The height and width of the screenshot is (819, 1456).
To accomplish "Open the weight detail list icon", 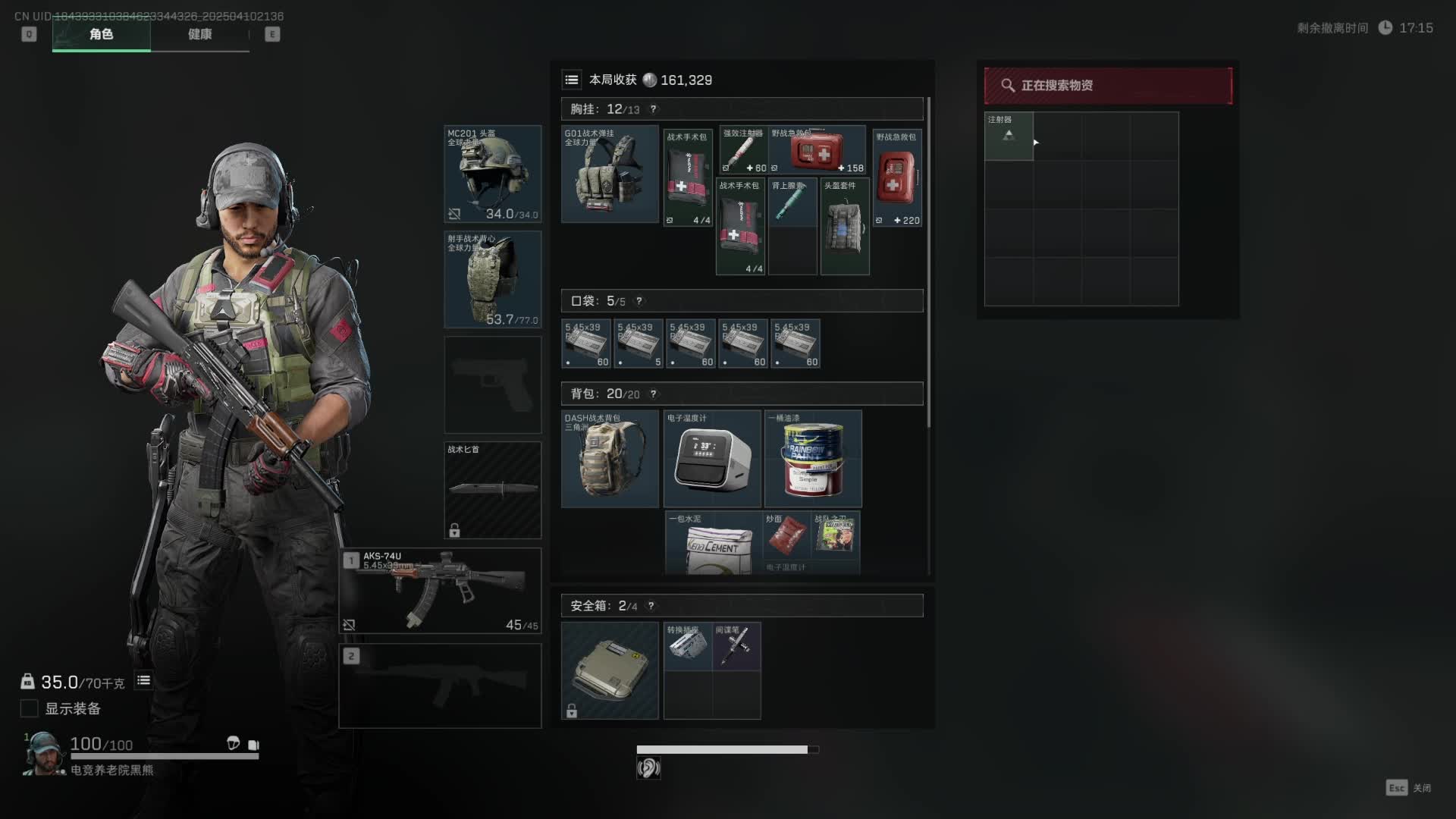I will tap(143, 681).
